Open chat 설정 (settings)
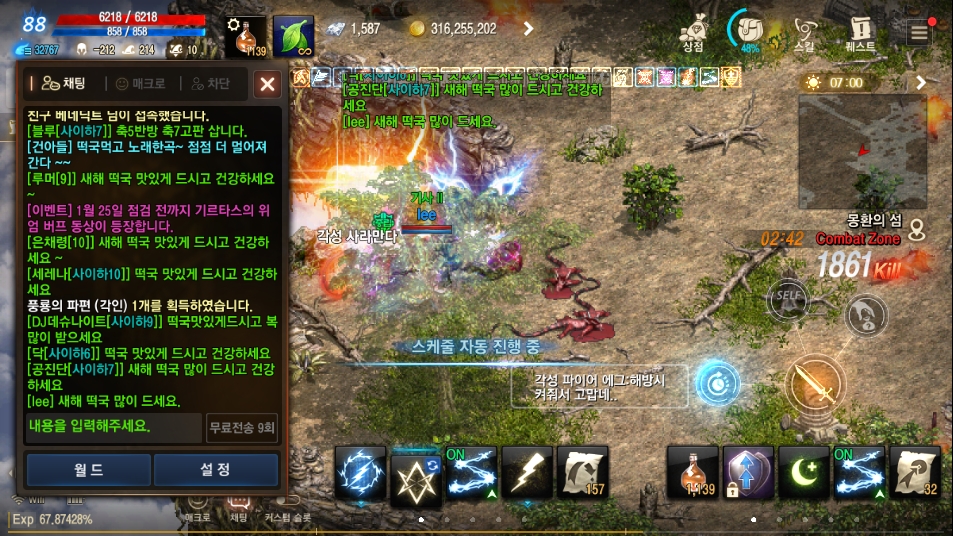 click(216, 469)
